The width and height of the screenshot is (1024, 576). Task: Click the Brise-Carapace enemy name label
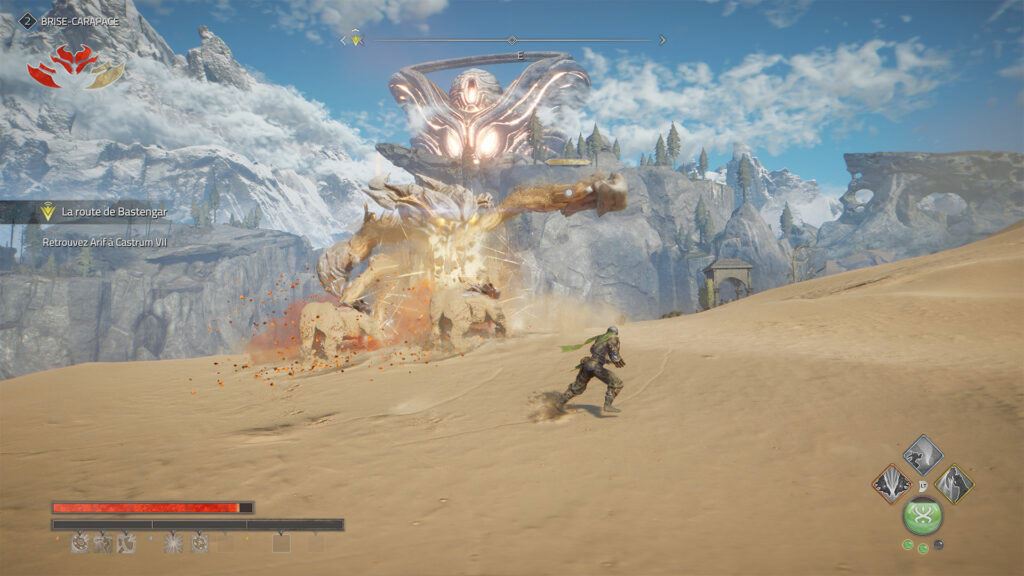click(x=78, y=20)
